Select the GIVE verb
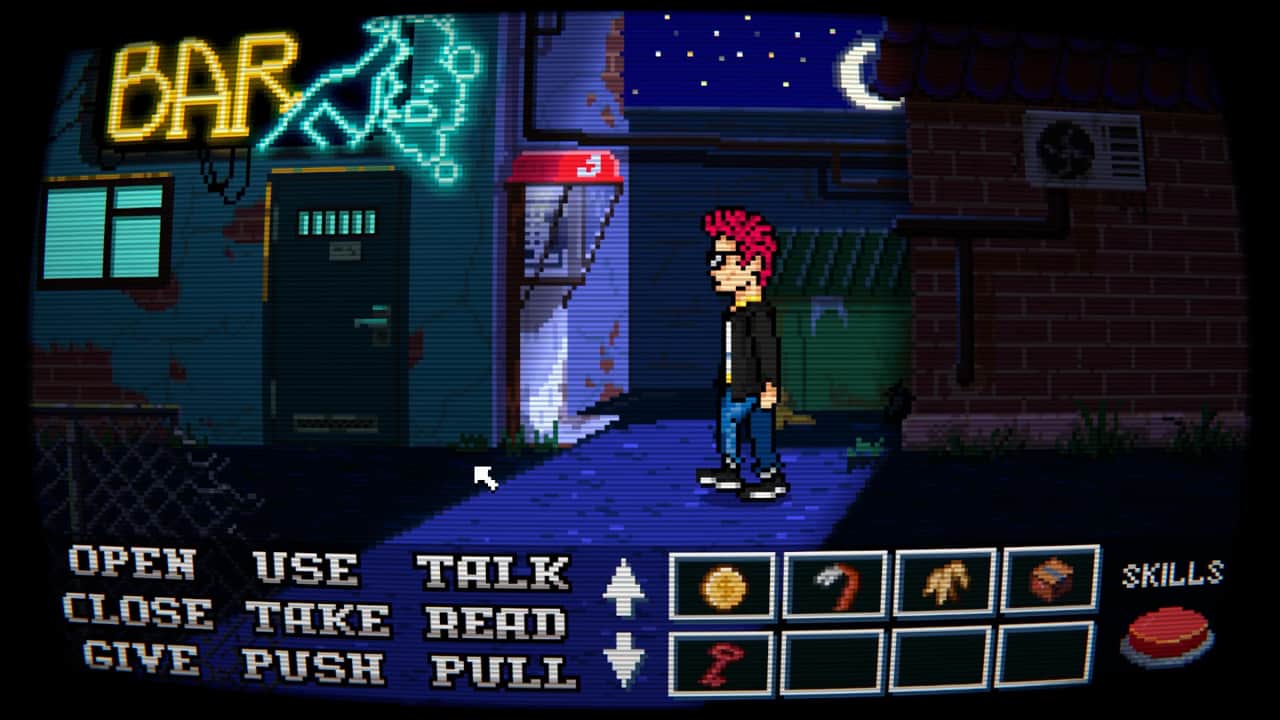This screenshot has width=1280, height=720. [141, 657]
